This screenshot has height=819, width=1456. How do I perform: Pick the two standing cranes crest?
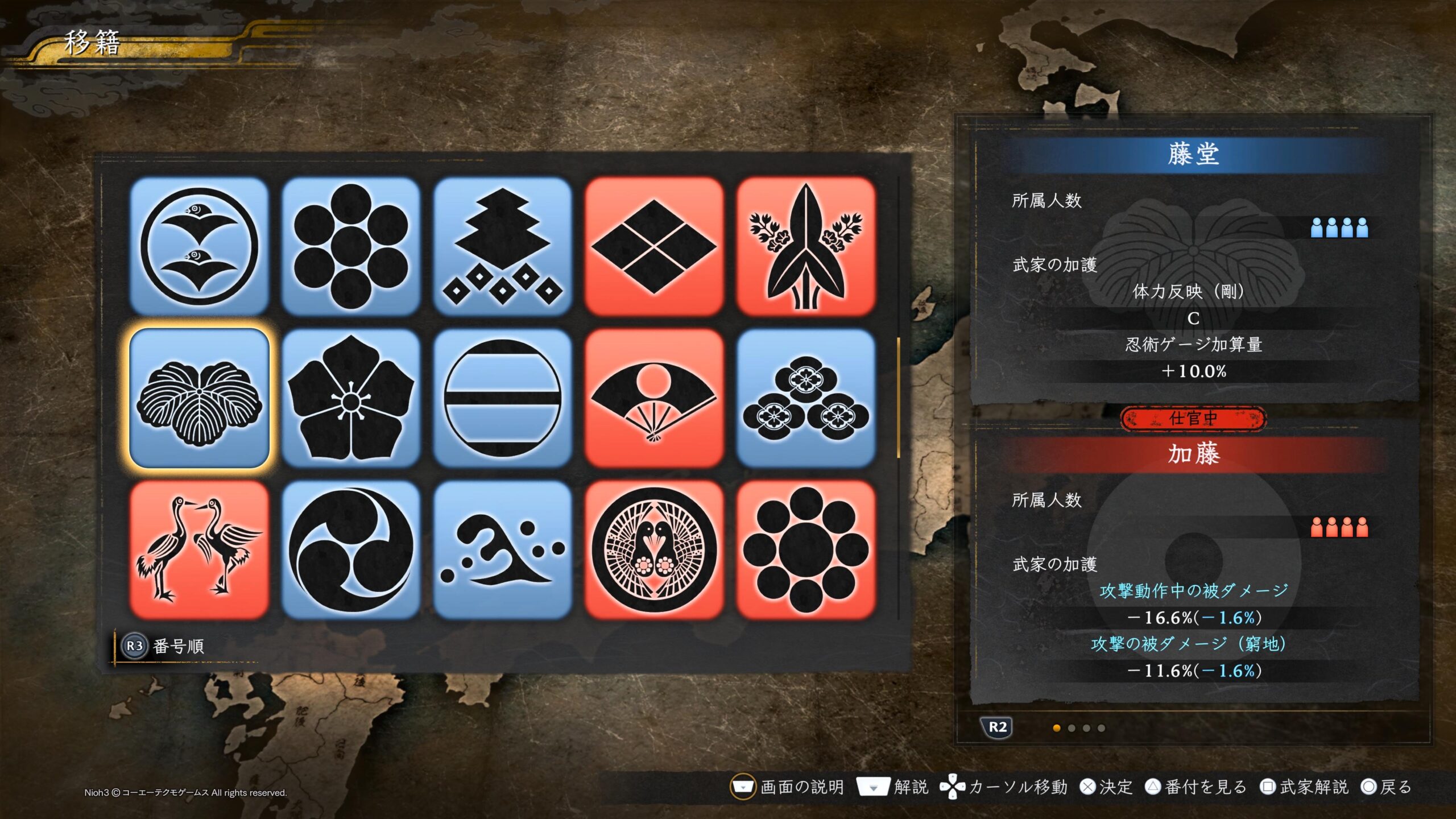pos(199,550)
